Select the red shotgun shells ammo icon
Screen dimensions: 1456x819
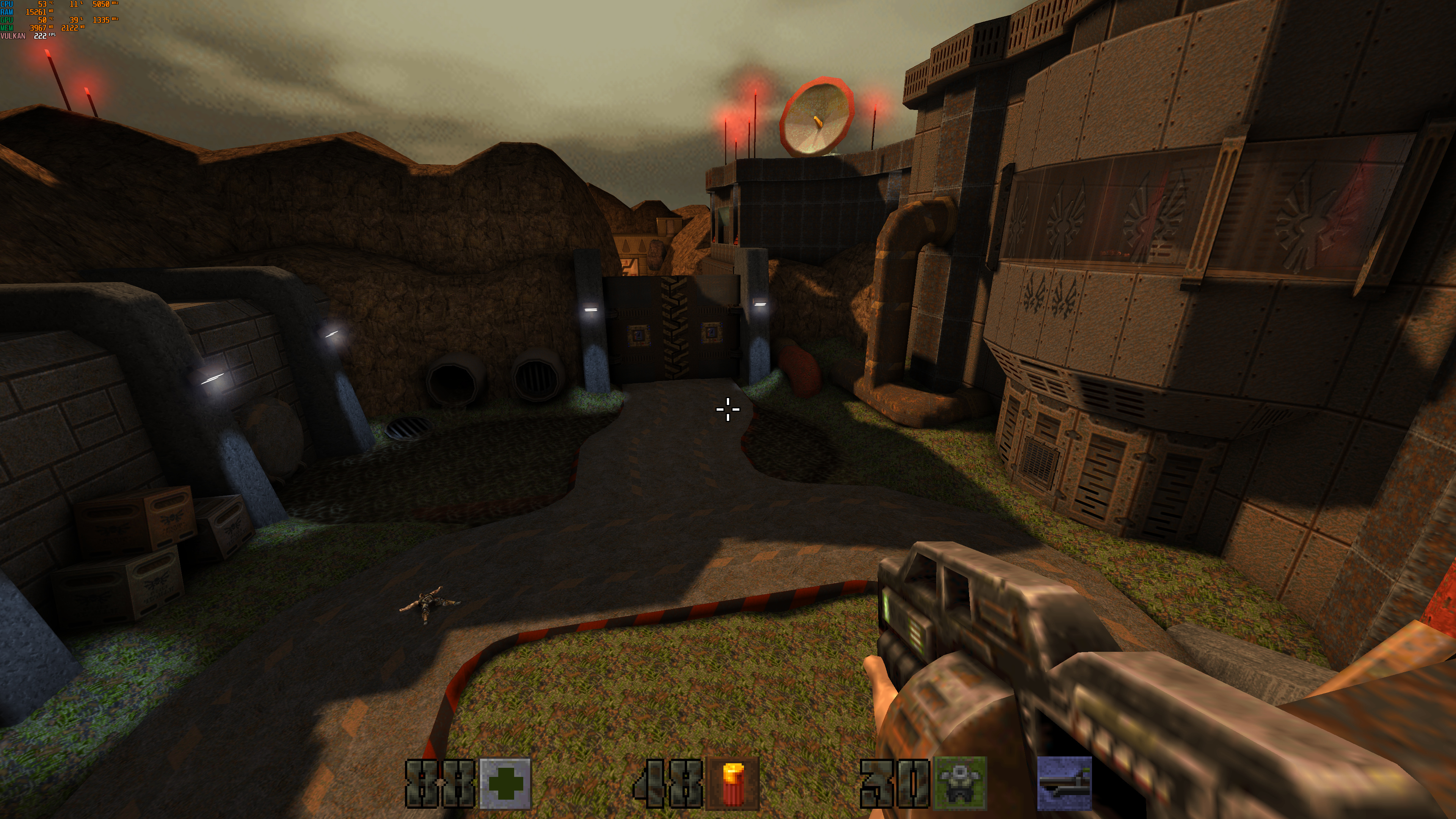733,784
